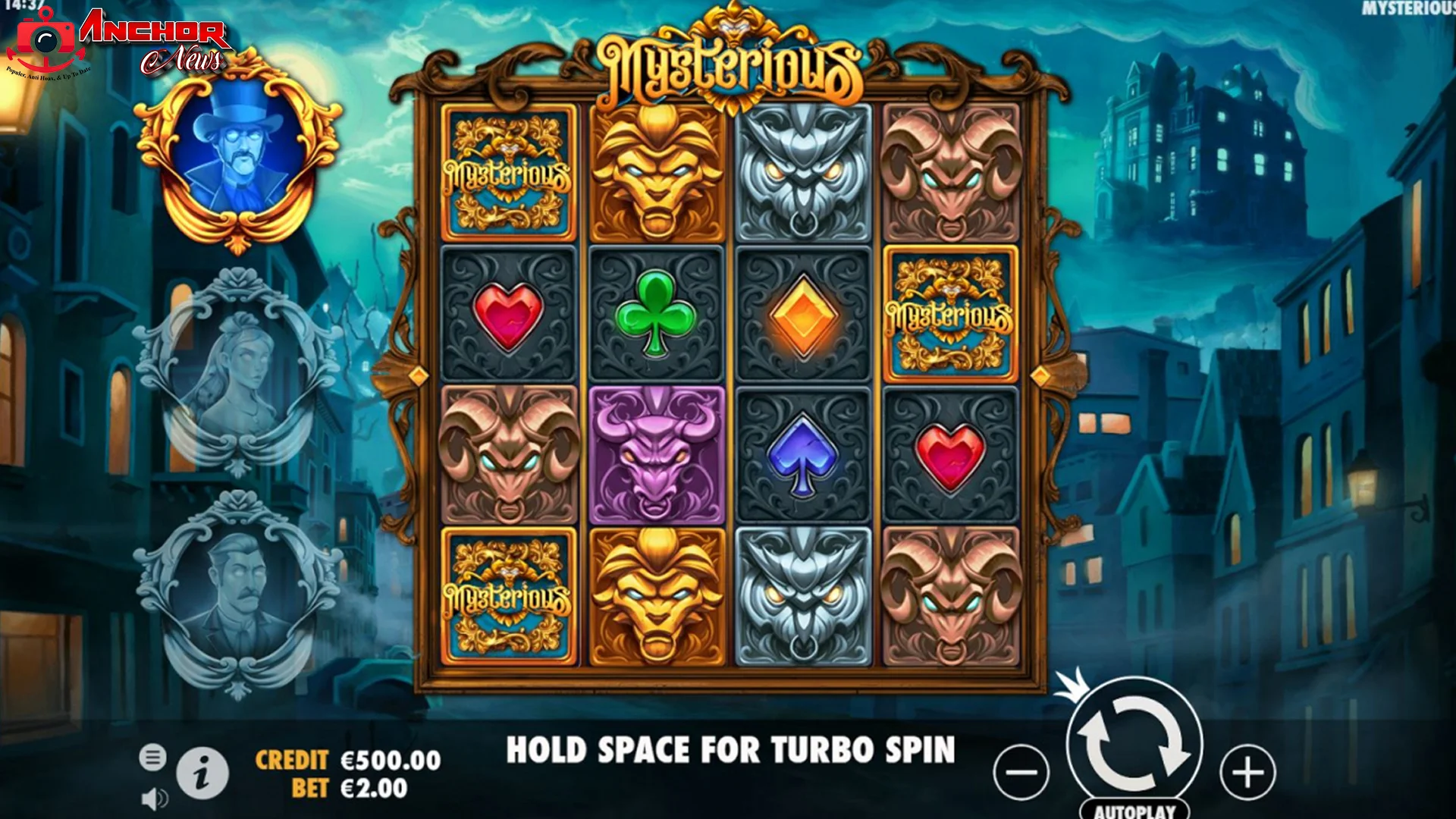This screenshot has width=1456, height=819.
Task: Select the green clover symbol
Action: (x=655, y=312)
